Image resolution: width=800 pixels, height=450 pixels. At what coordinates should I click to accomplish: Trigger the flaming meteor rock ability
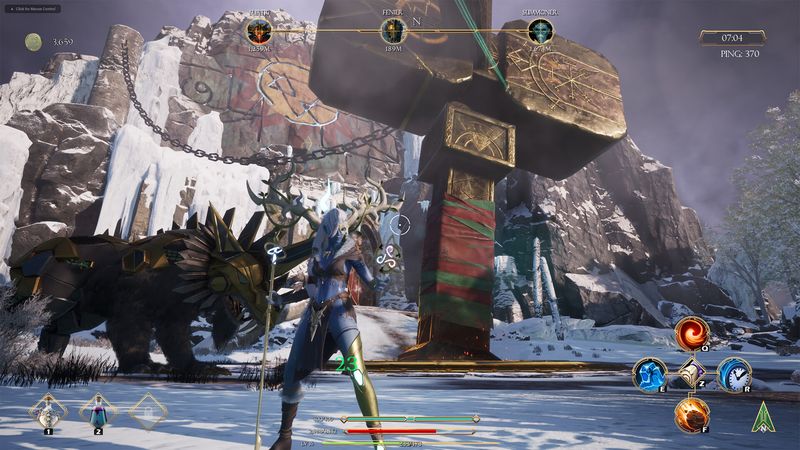(691, 414)
